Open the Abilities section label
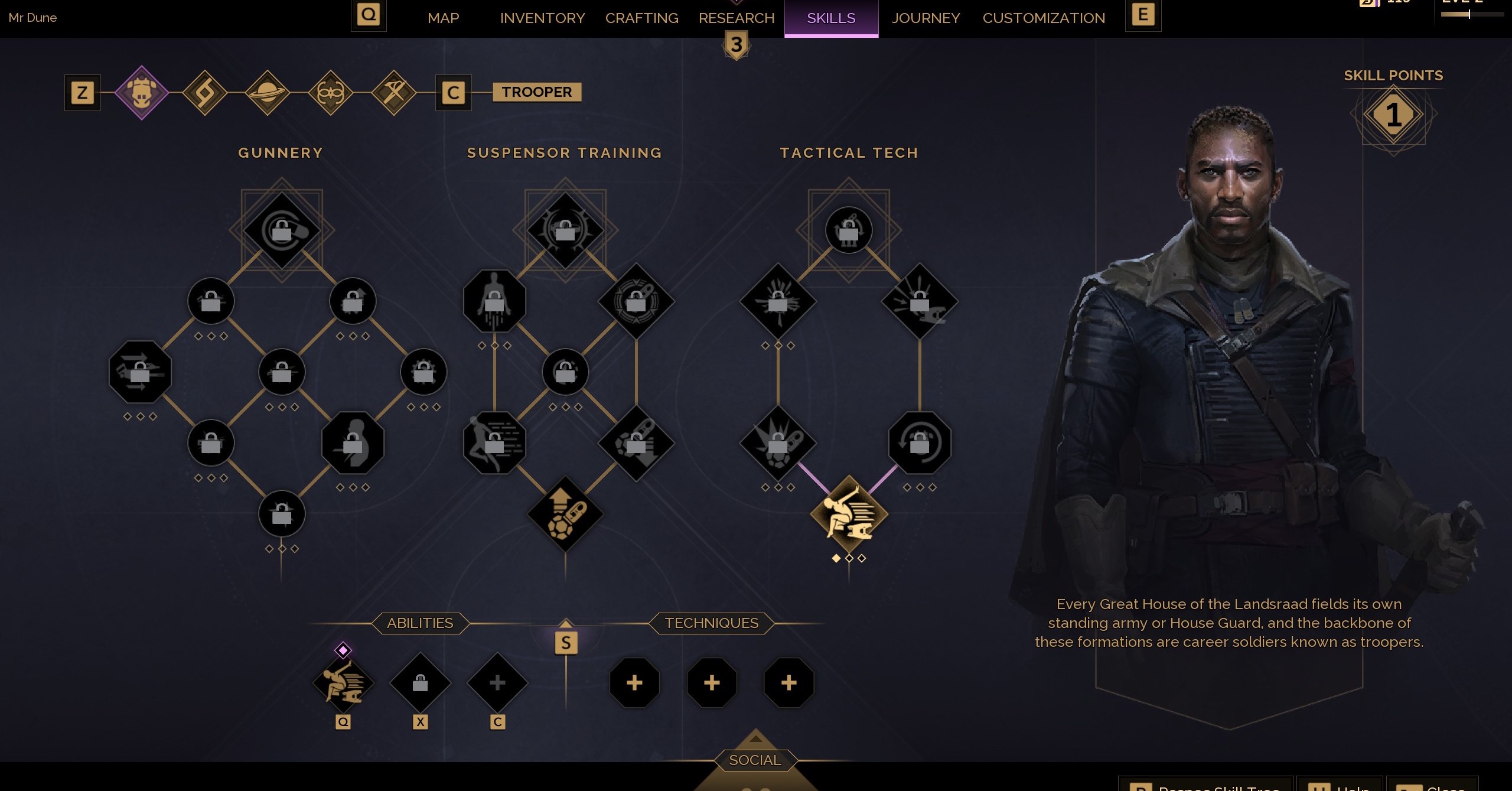Viewport: 1512px width, 791px height. pos(420,623)
